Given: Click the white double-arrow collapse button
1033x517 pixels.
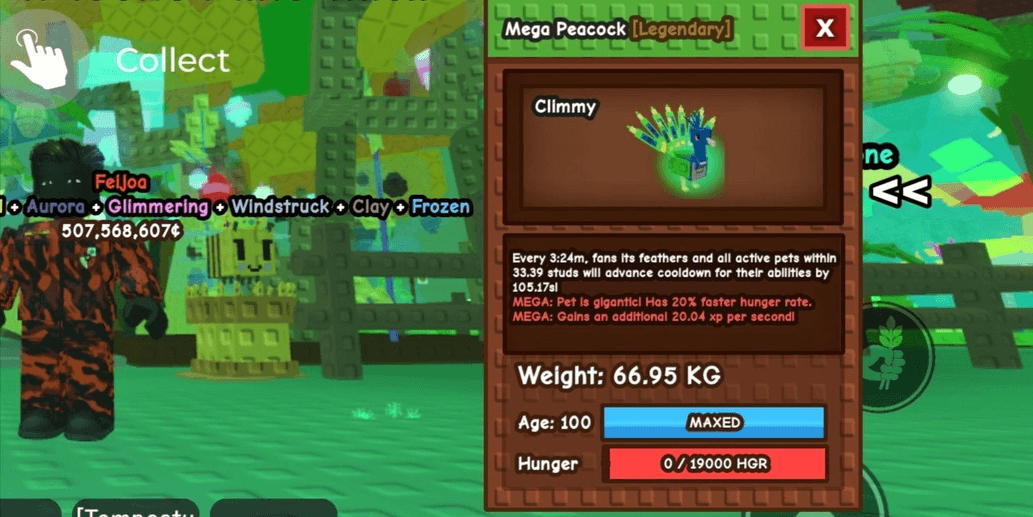Looking at the screenshot, I should (901, 191).
